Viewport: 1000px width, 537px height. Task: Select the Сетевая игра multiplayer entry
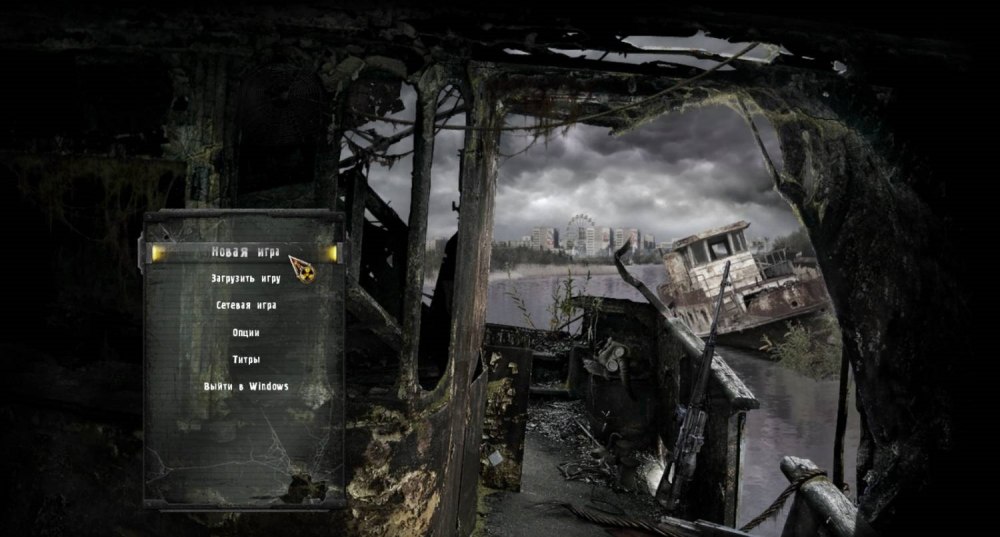click(x=245, y=305)
